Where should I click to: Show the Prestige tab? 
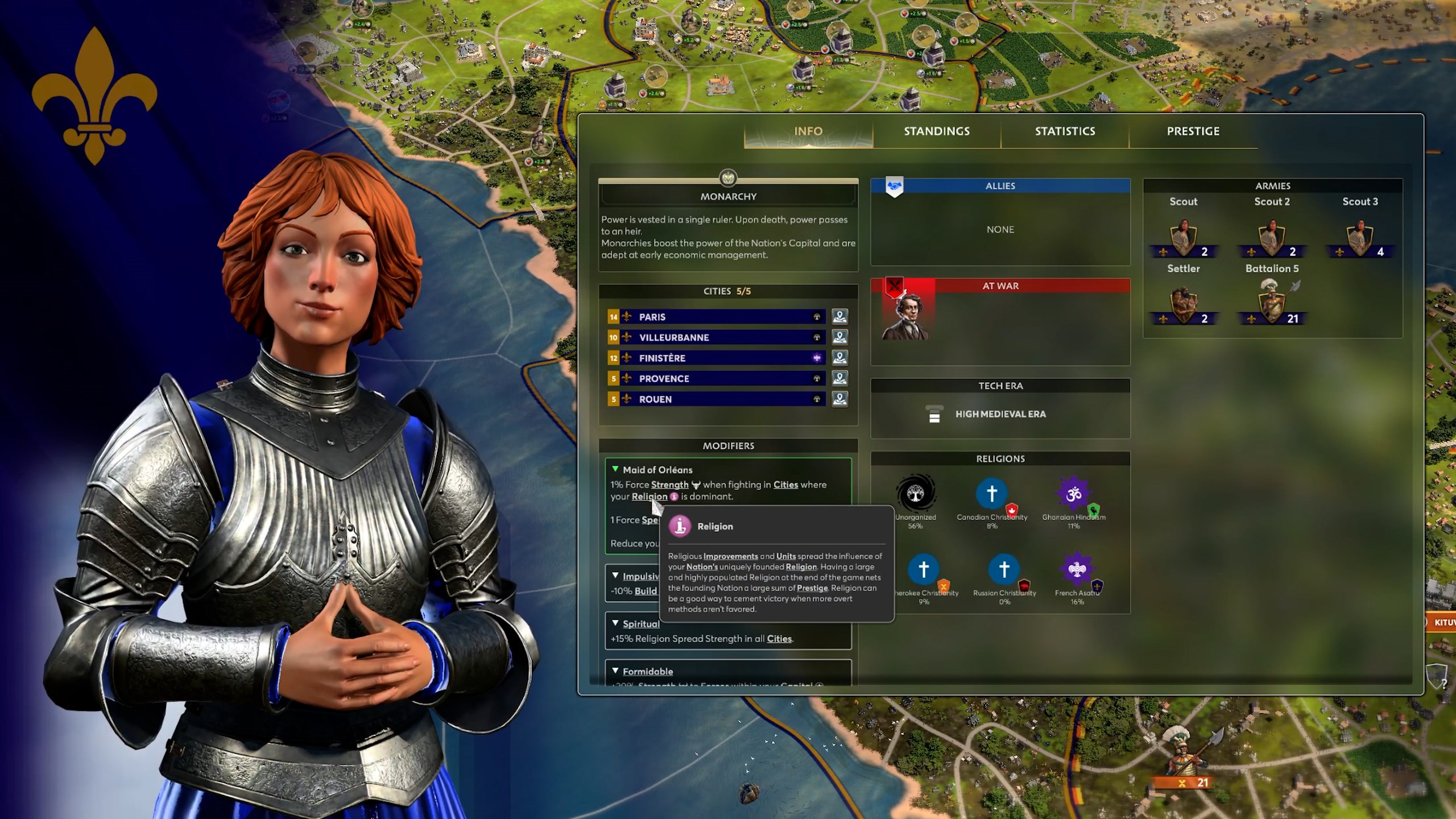coord(1193,131)
